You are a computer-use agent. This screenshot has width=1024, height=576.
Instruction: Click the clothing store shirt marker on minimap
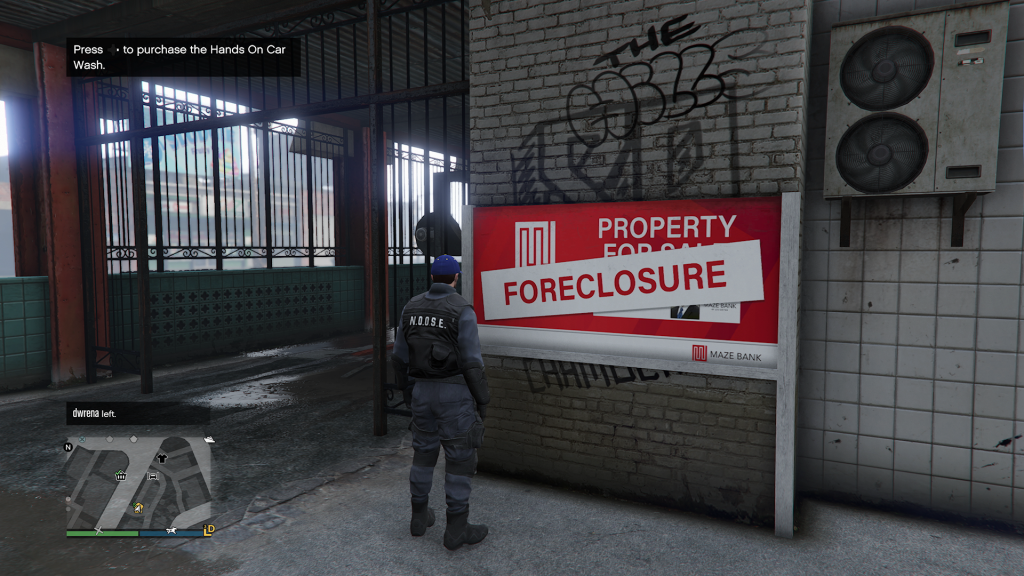pos(163,456)
